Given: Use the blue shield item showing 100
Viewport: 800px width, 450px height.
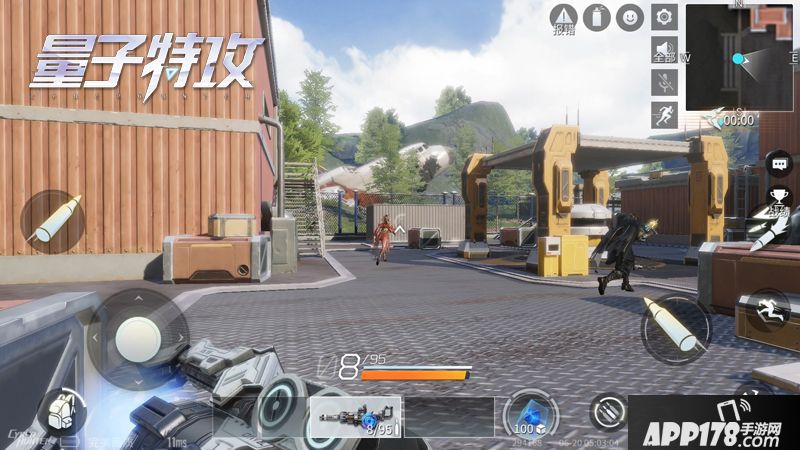Looking at the screenshot, I should tap(528, 414).
